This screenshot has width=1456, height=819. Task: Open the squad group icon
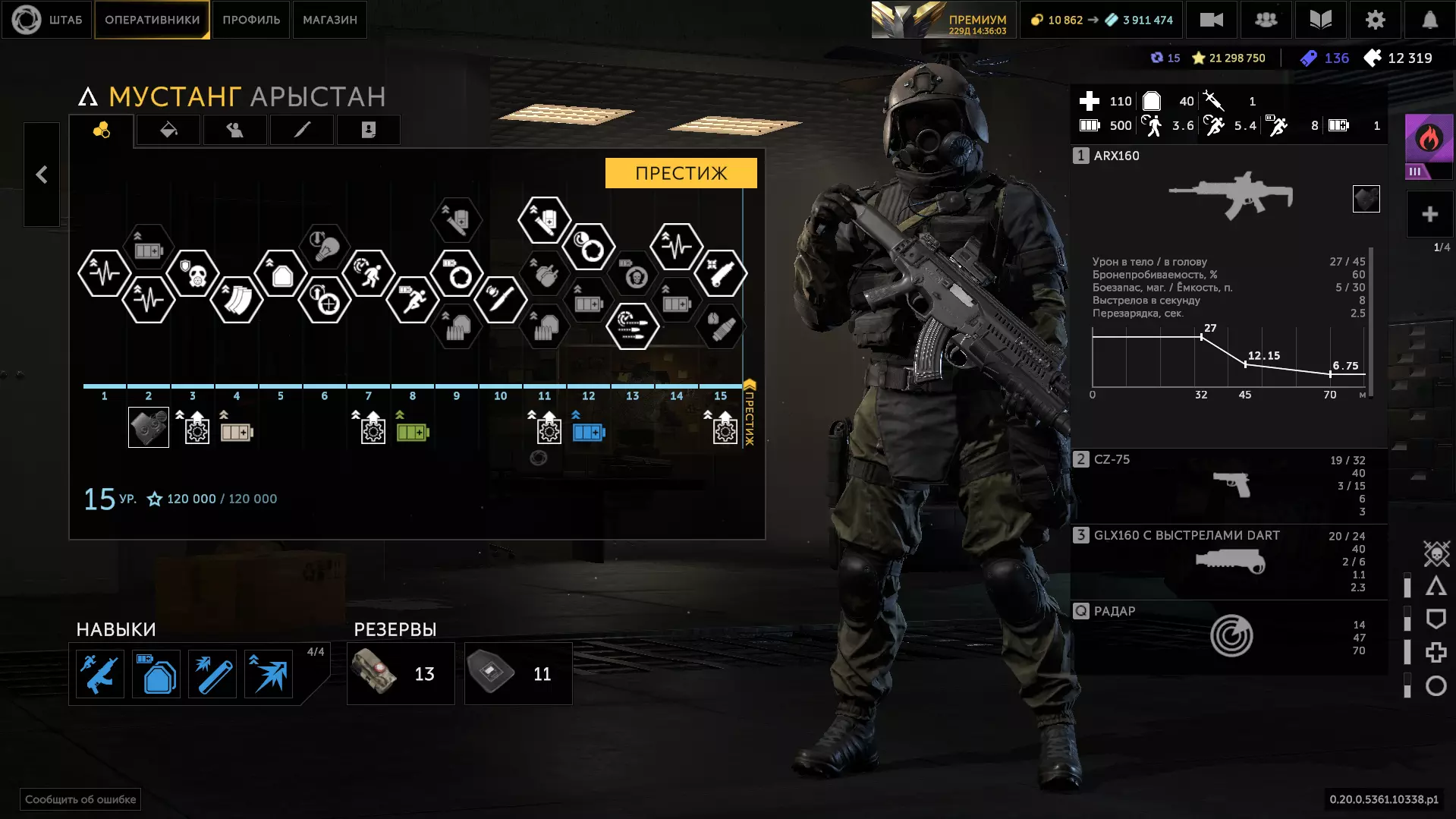click(x=1266, y=20)
